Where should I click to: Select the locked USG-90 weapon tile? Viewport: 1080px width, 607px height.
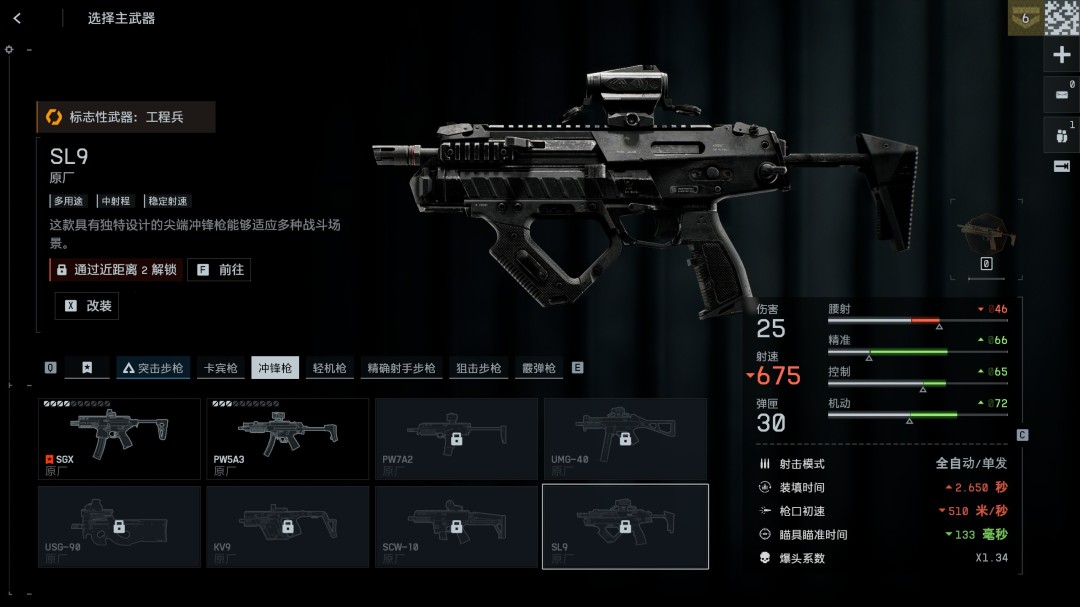pyautogui.click(x=119, y=526)
